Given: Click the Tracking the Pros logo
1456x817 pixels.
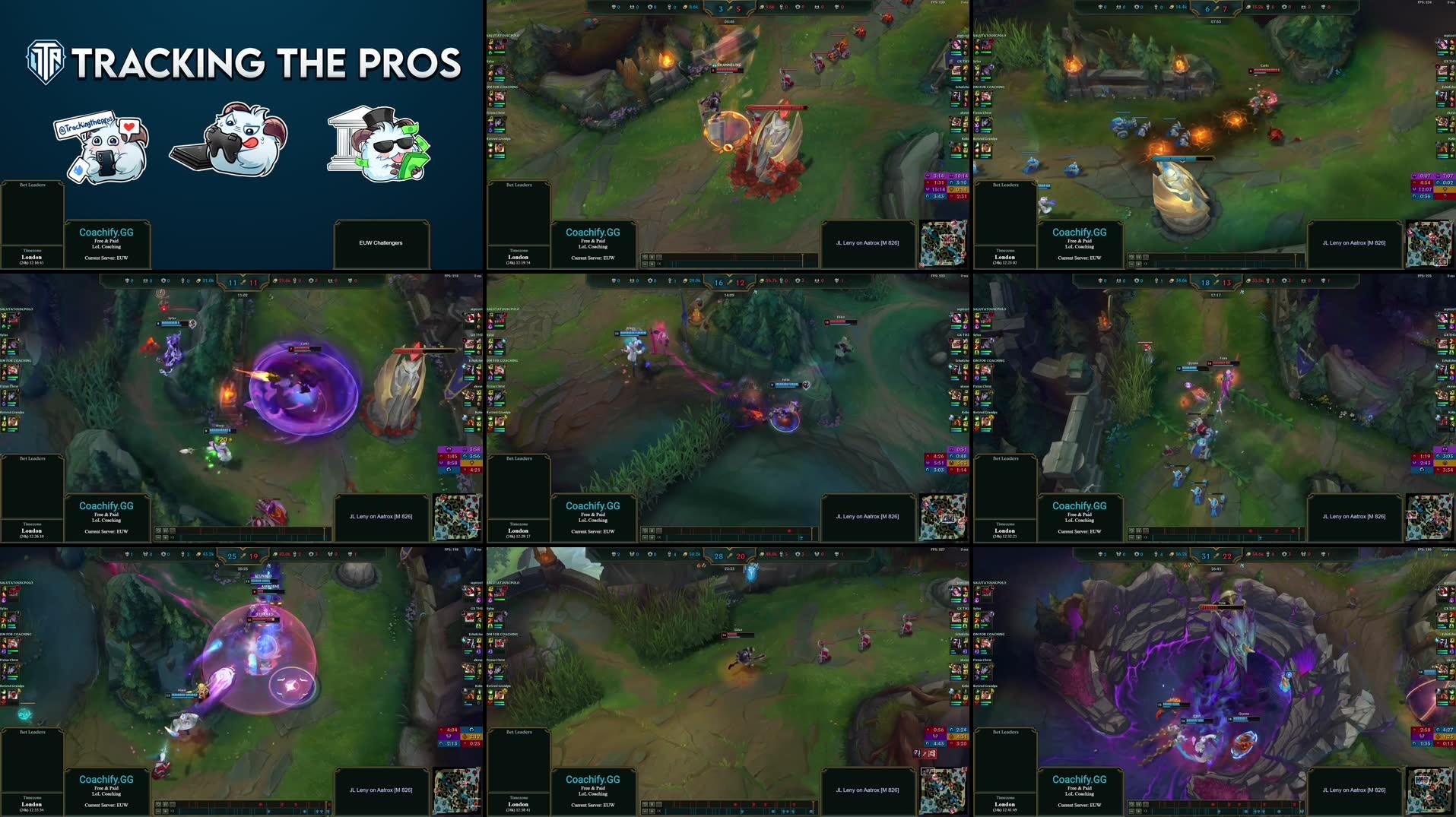Looking at the screenshot, I should coord(243,62).
